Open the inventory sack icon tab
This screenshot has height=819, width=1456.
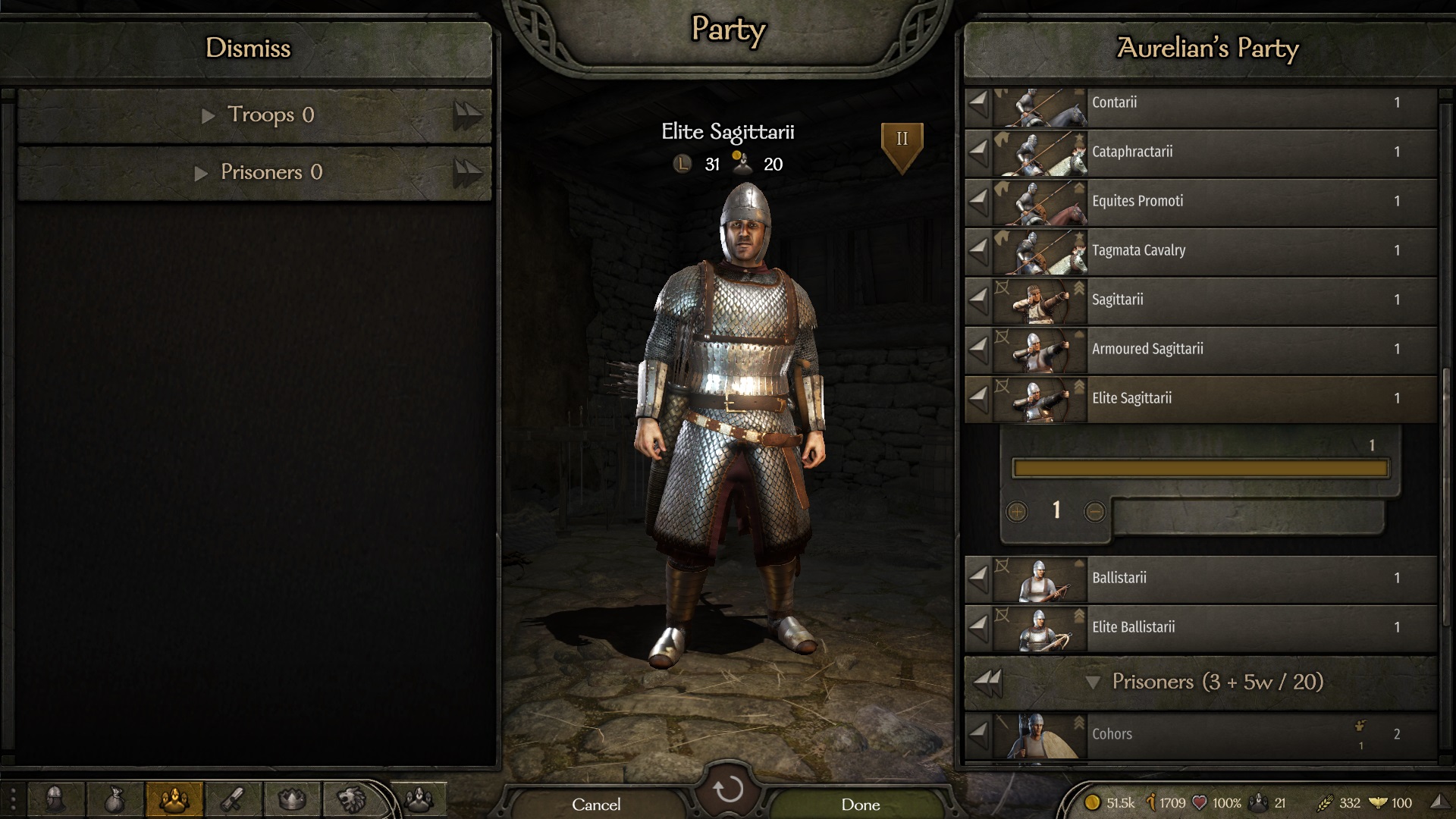[x=115, y=799]
